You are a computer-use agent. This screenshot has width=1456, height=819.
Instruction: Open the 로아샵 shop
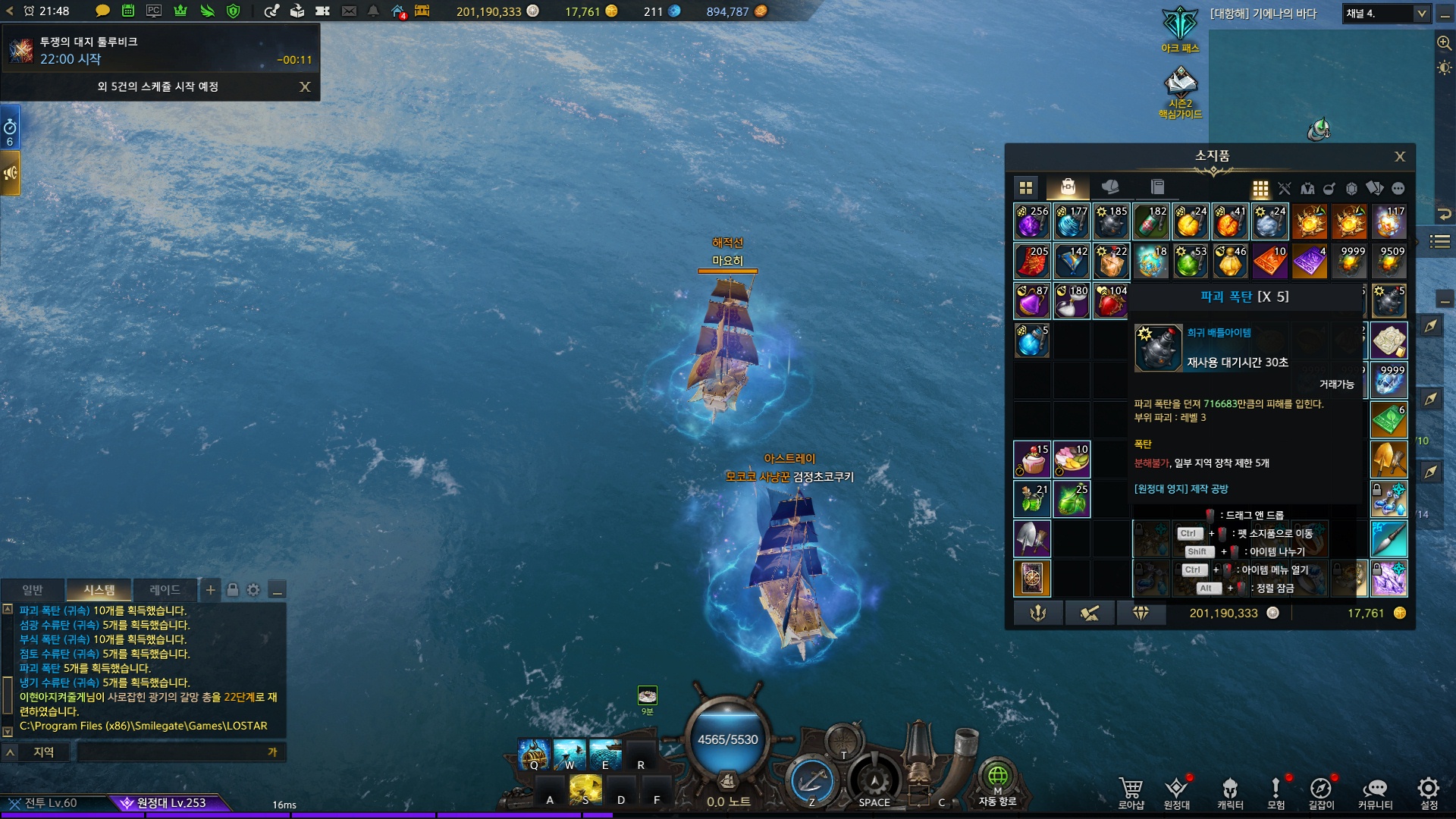(x=1131, y=792)
